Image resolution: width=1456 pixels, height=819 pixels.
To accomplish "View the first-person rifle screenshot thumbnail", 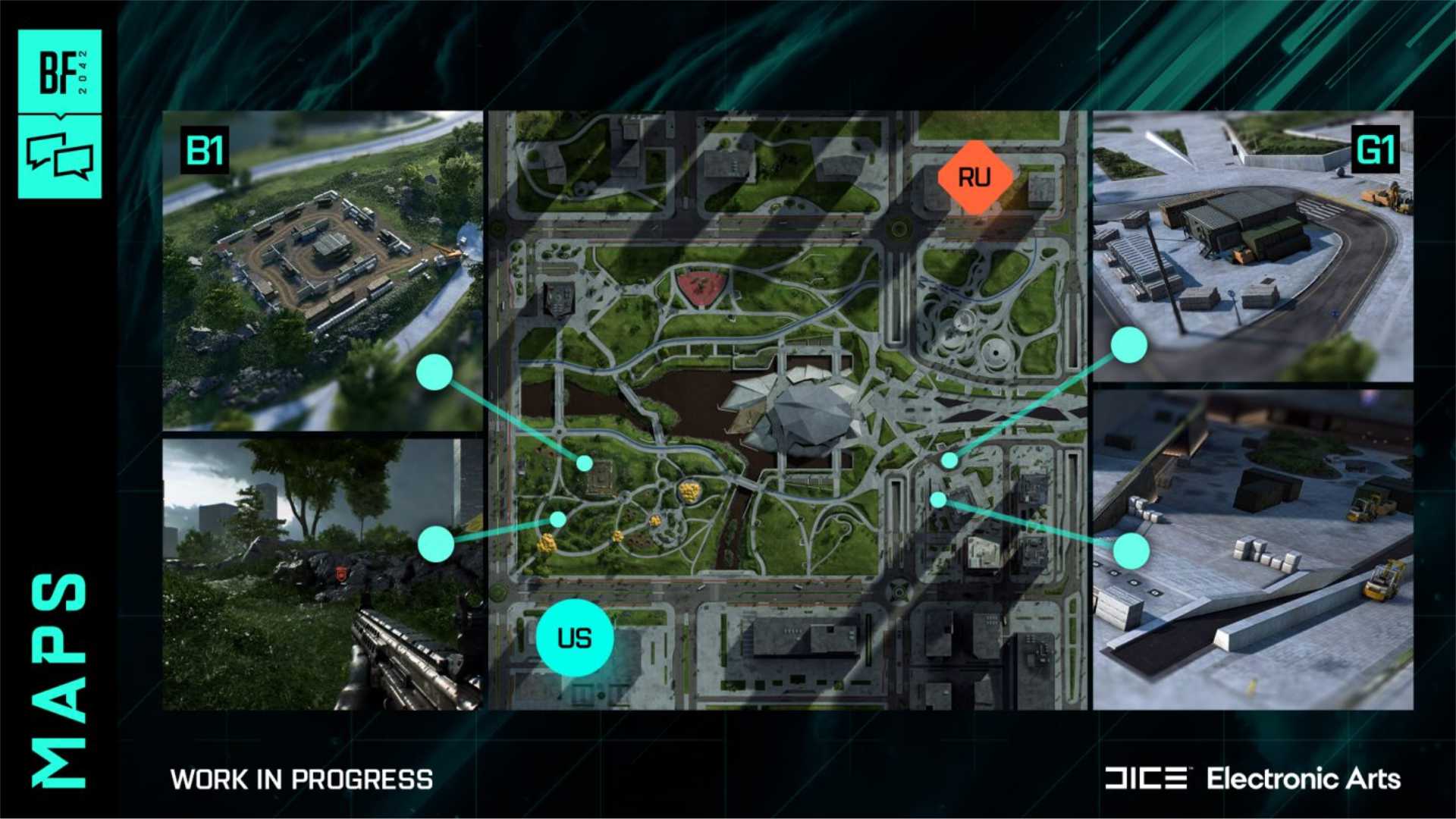I will pos(322,574).
